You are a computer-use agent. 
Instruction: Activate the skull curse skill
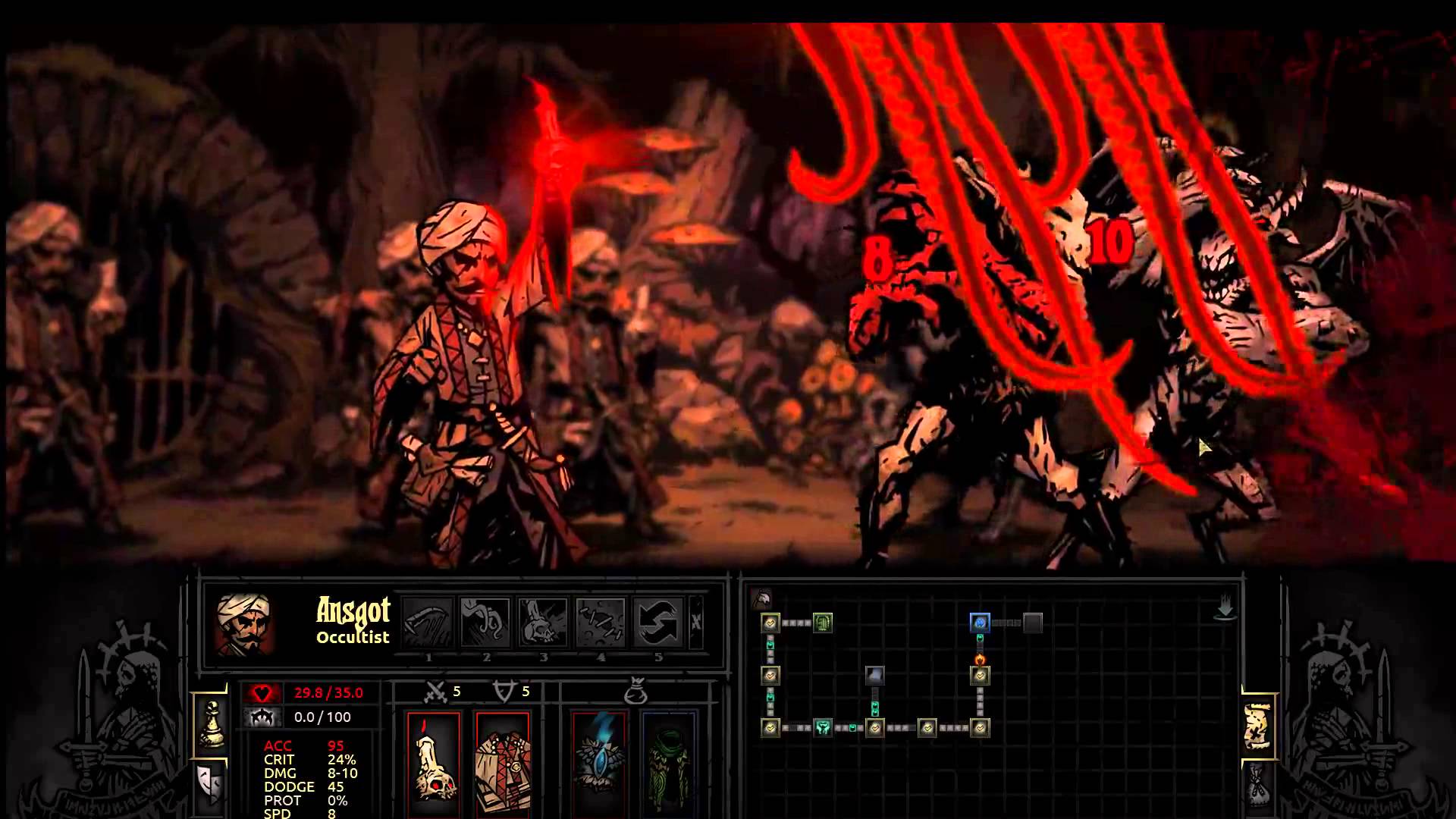click(543, 623)
